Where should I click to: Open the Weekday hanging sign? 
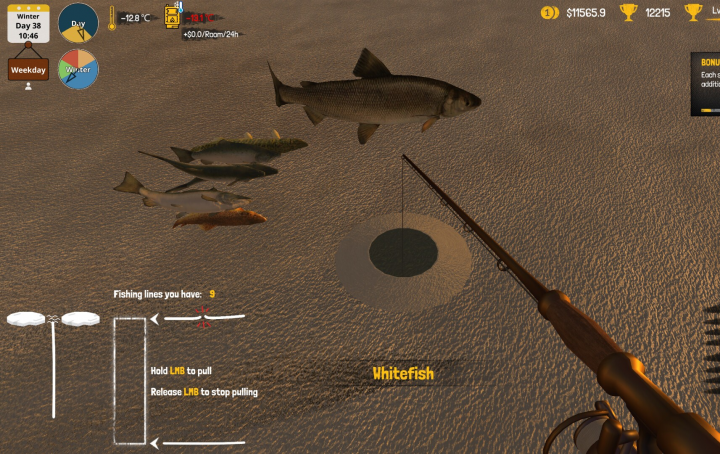[28, 69]
